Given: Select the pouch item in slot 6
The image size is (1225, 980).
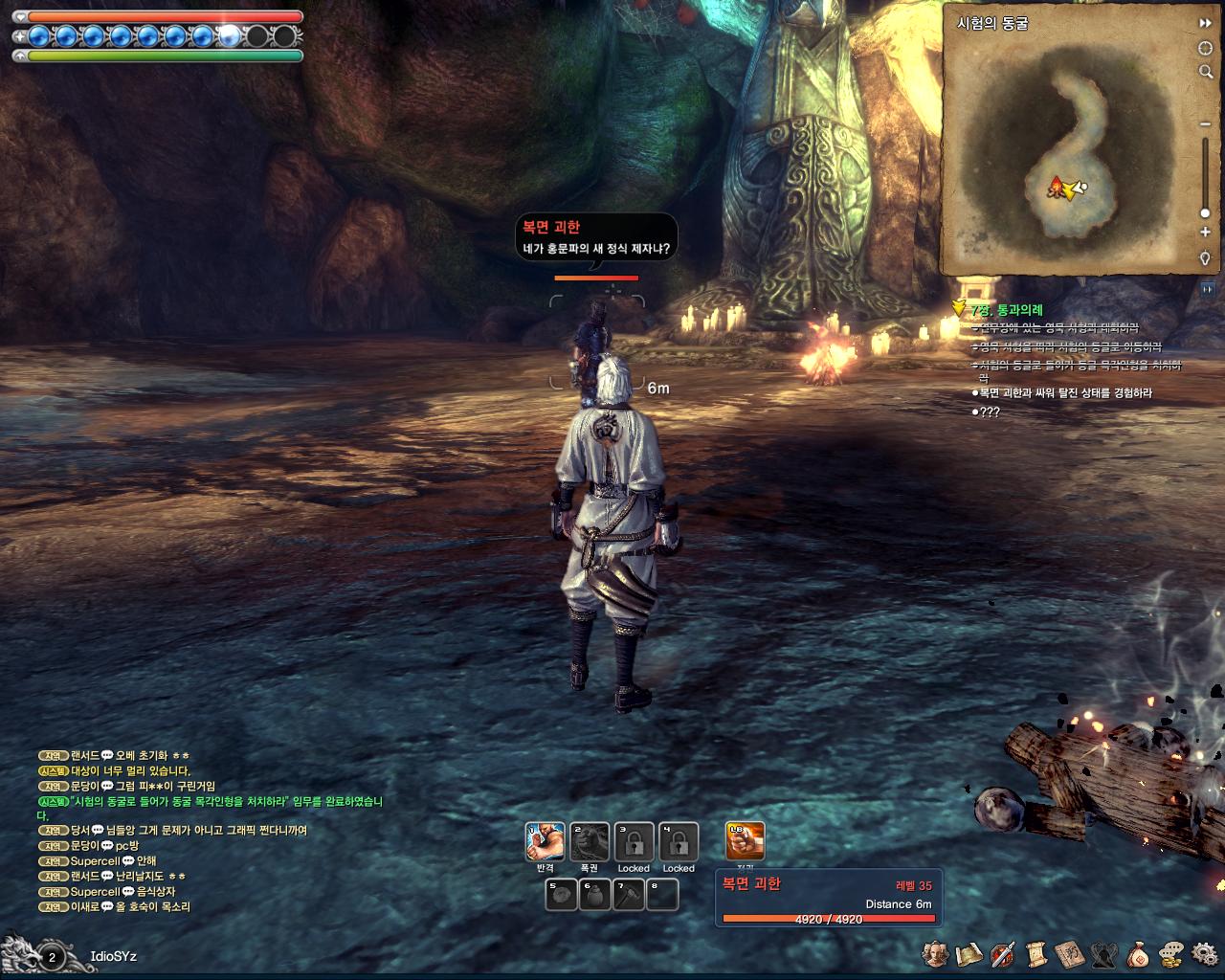Looking at the screenshot, I should coord(595,896).
